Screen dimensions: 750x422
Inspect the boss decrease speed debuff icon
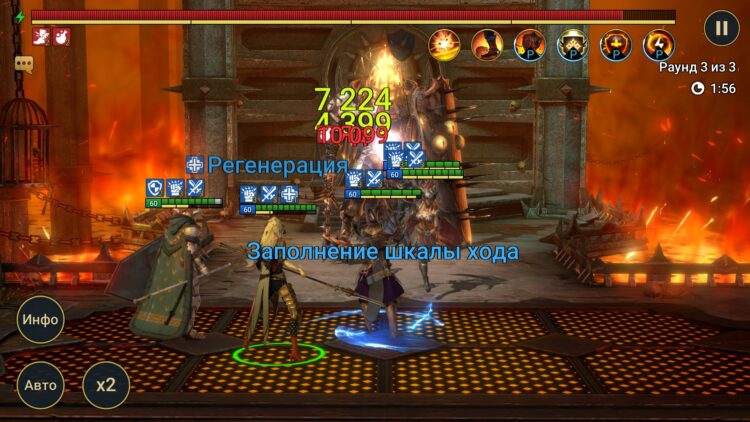[x=41, y=37]
